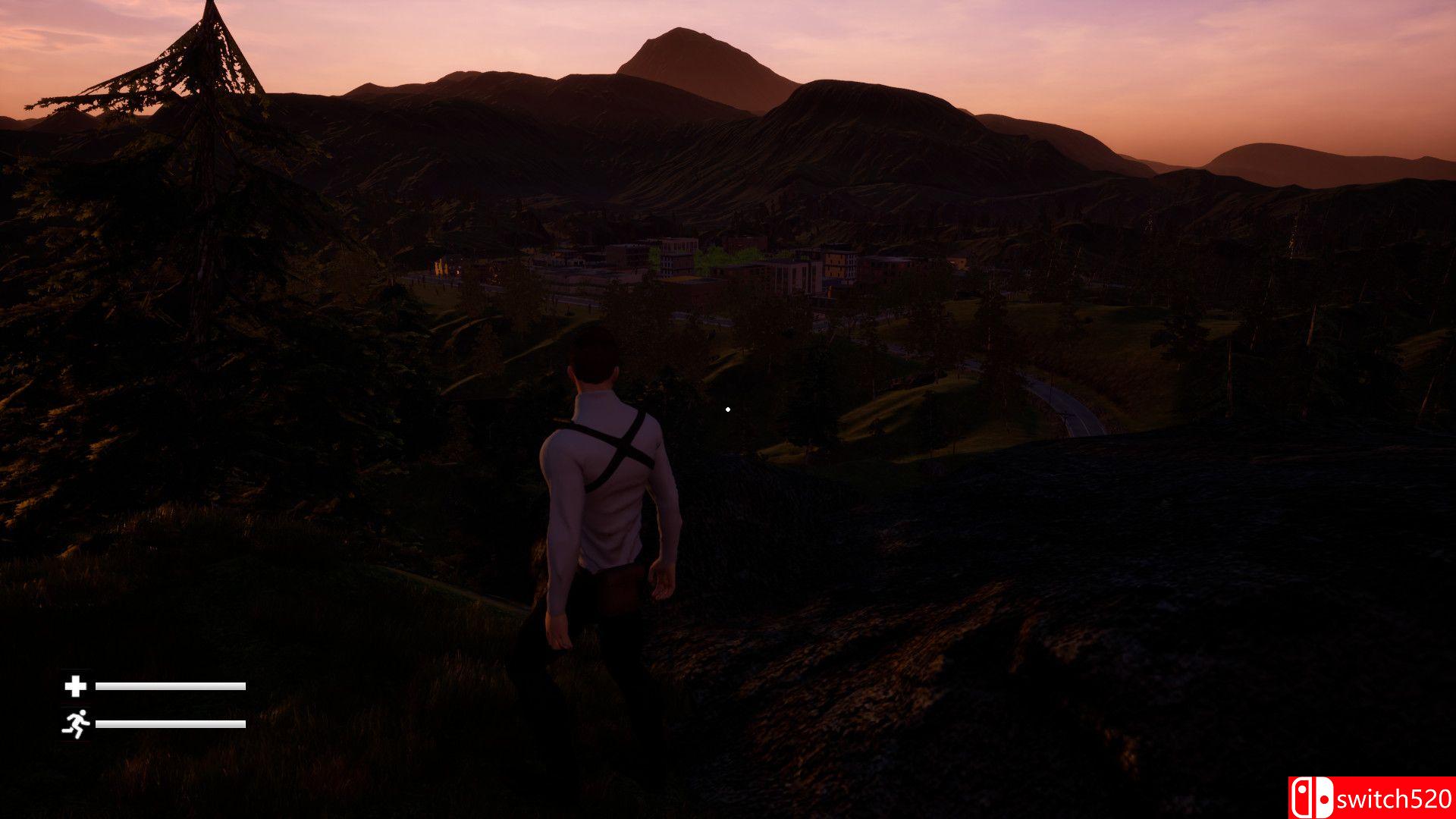This screenshot has height=819, width=1456.
Task: Click the white health cross icon
Action: [75, 686]
